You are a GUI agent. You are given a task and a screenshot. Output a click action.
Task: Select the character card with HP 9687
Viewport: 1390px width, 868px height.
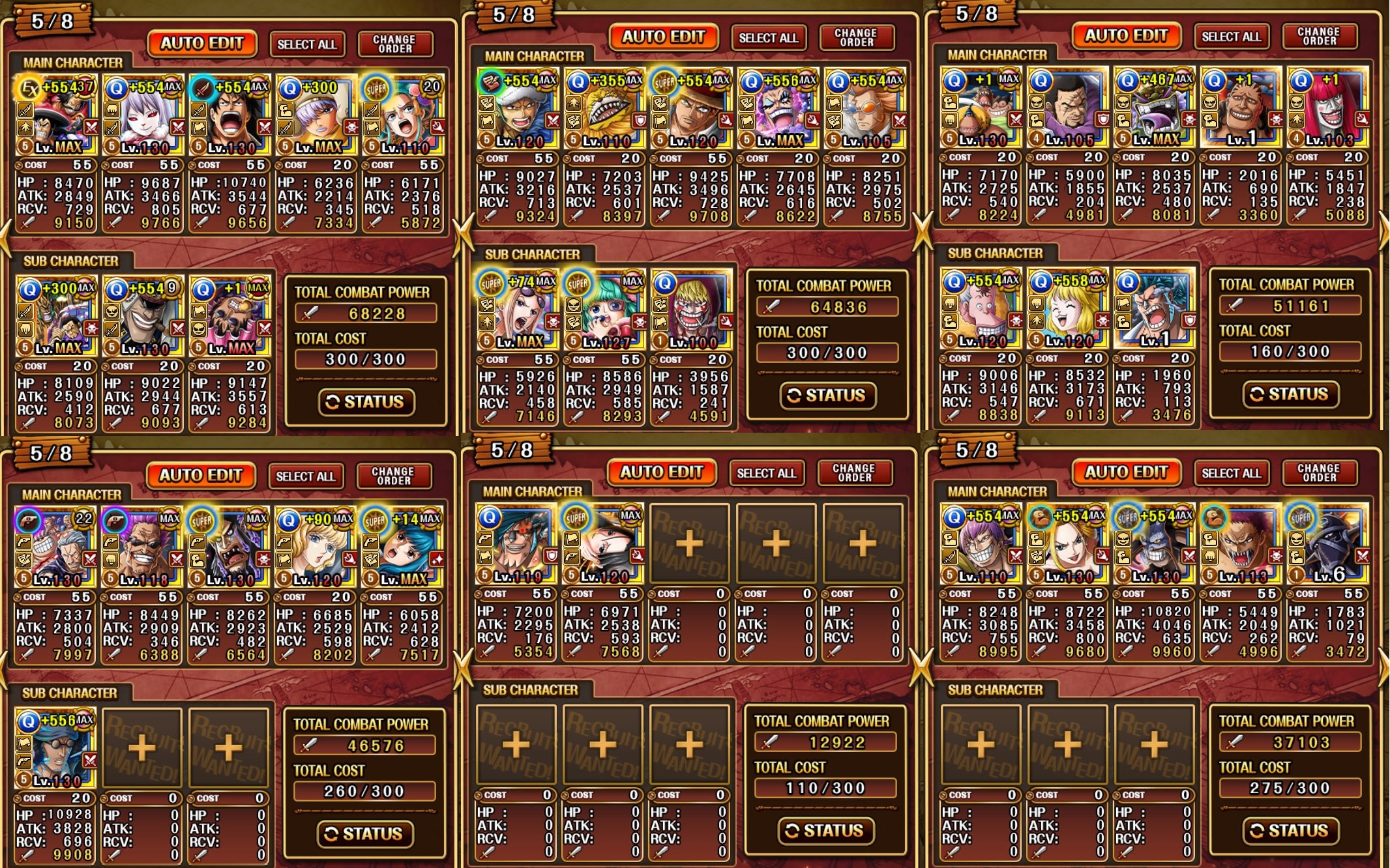pos(143,115)
